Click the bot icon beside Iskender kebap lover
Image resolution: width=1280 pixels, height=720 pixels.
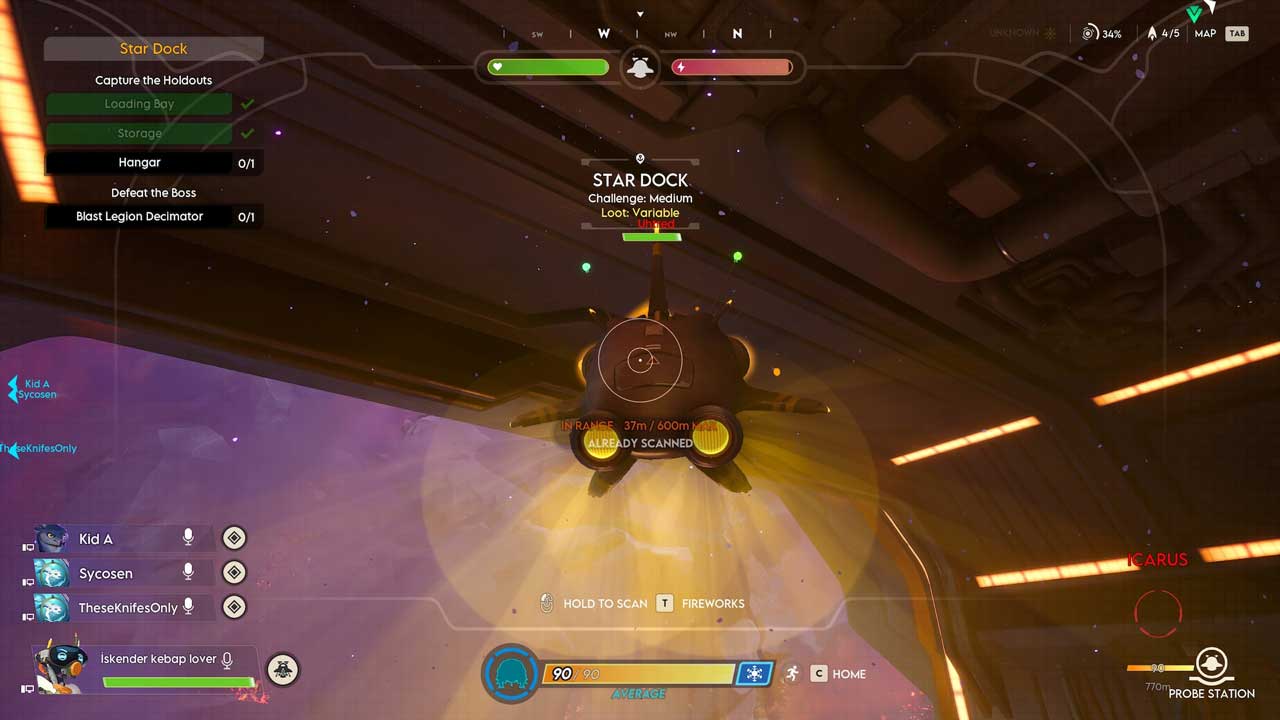click(282, 669)
